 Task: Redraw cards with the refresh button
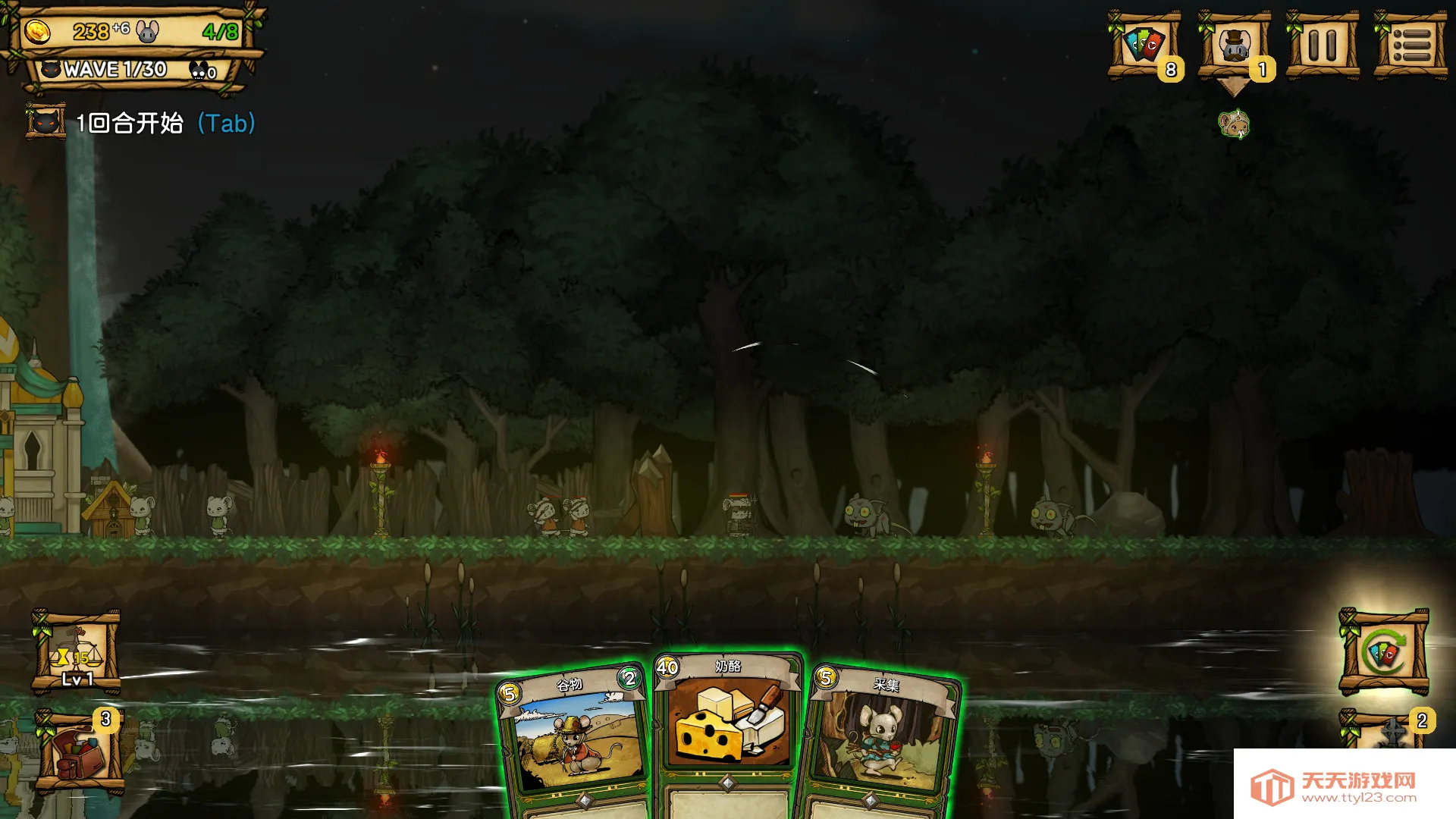click(x=1383, y=653)
